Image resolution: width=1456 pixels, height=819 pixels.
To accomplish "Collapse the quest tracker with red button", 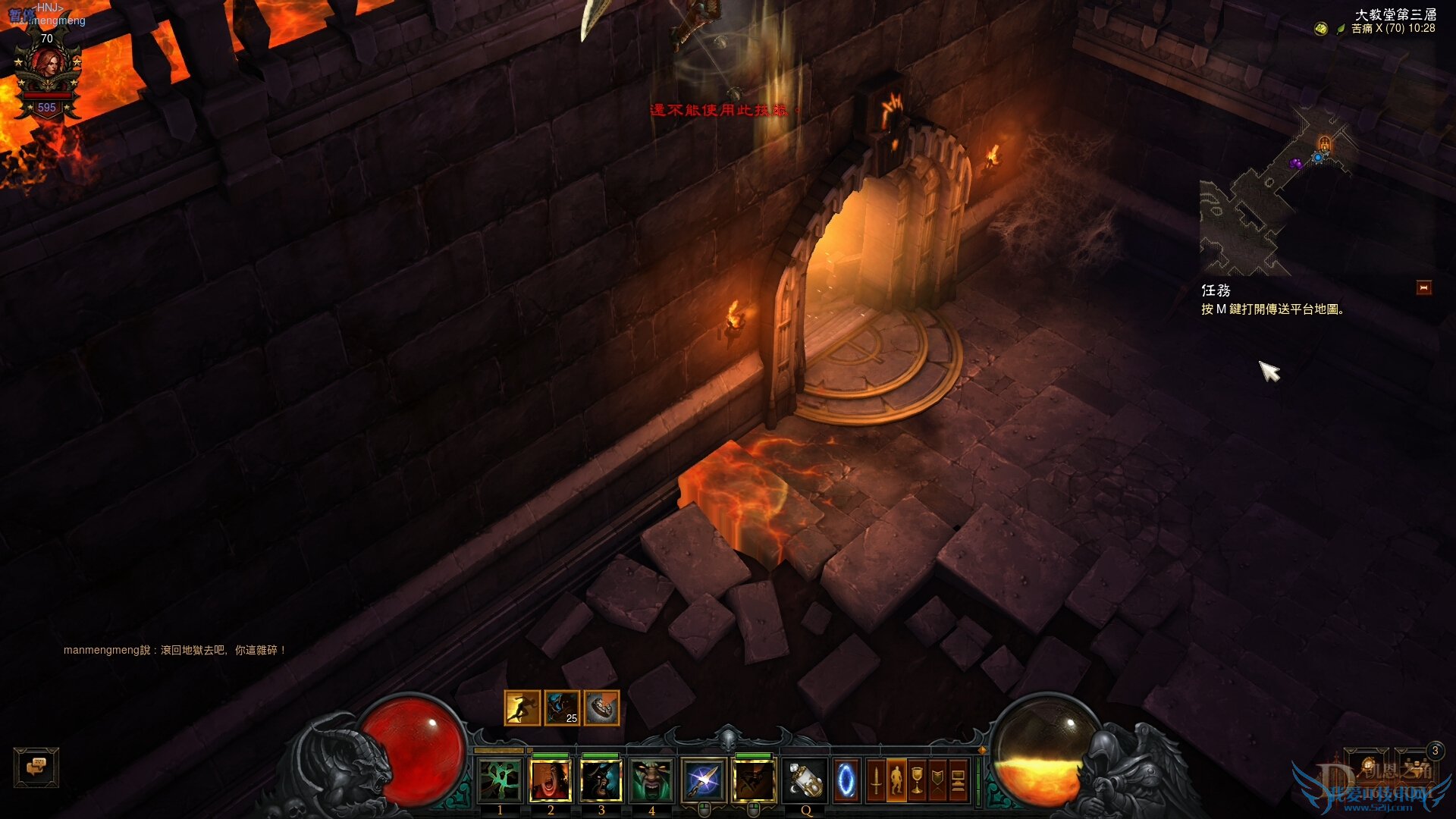I will pos(1423,288).
